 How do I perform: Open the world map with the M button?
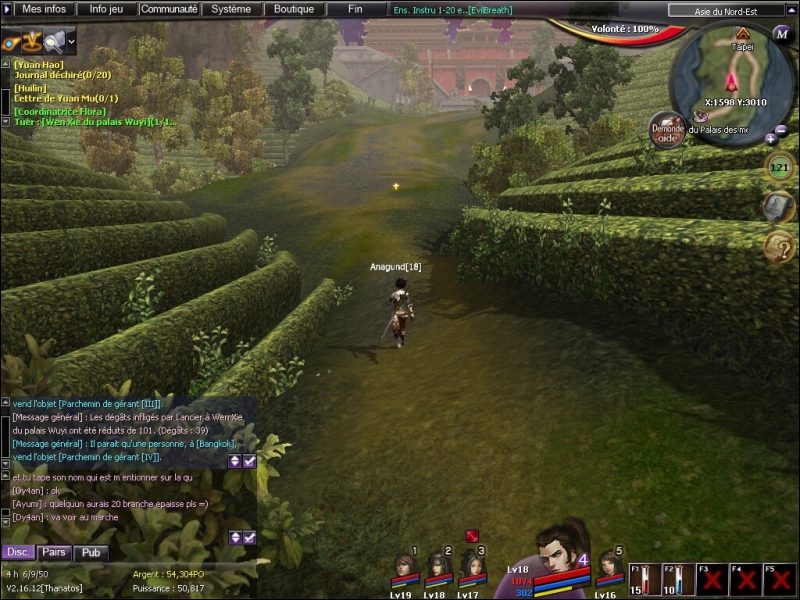[781, 33]
